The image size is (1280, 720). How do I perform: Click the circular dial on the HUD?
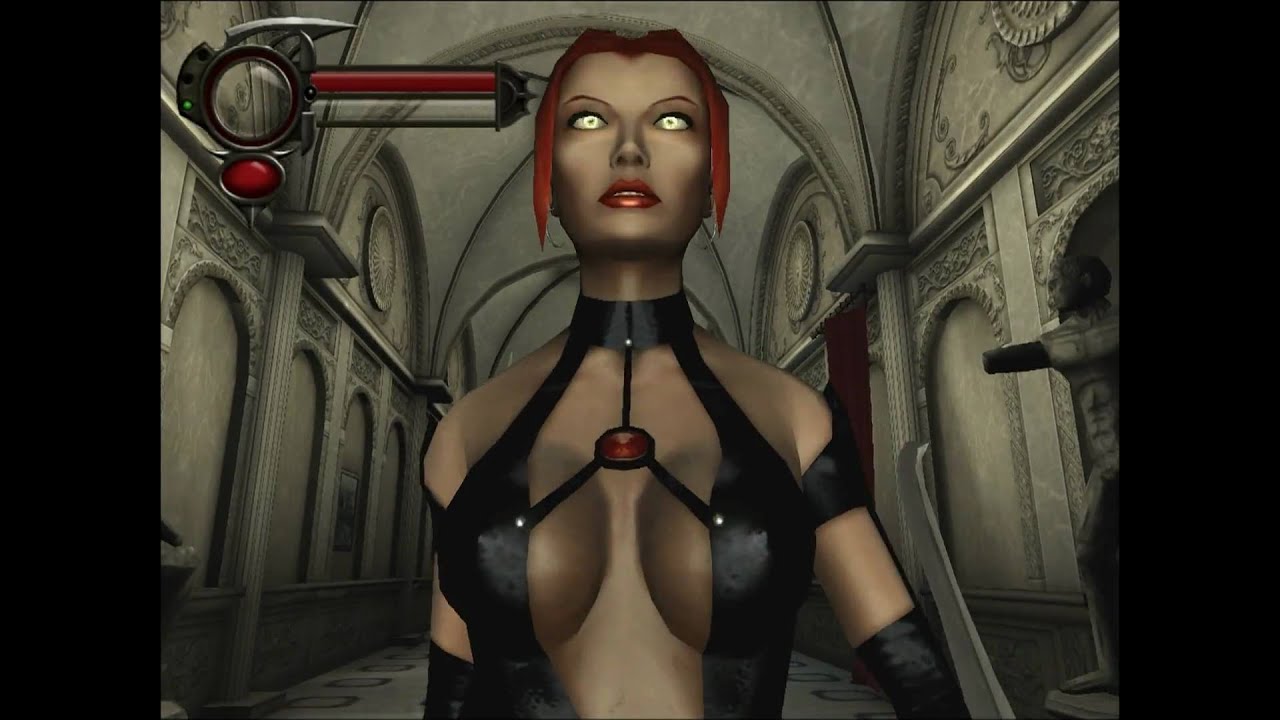point(250,96)
